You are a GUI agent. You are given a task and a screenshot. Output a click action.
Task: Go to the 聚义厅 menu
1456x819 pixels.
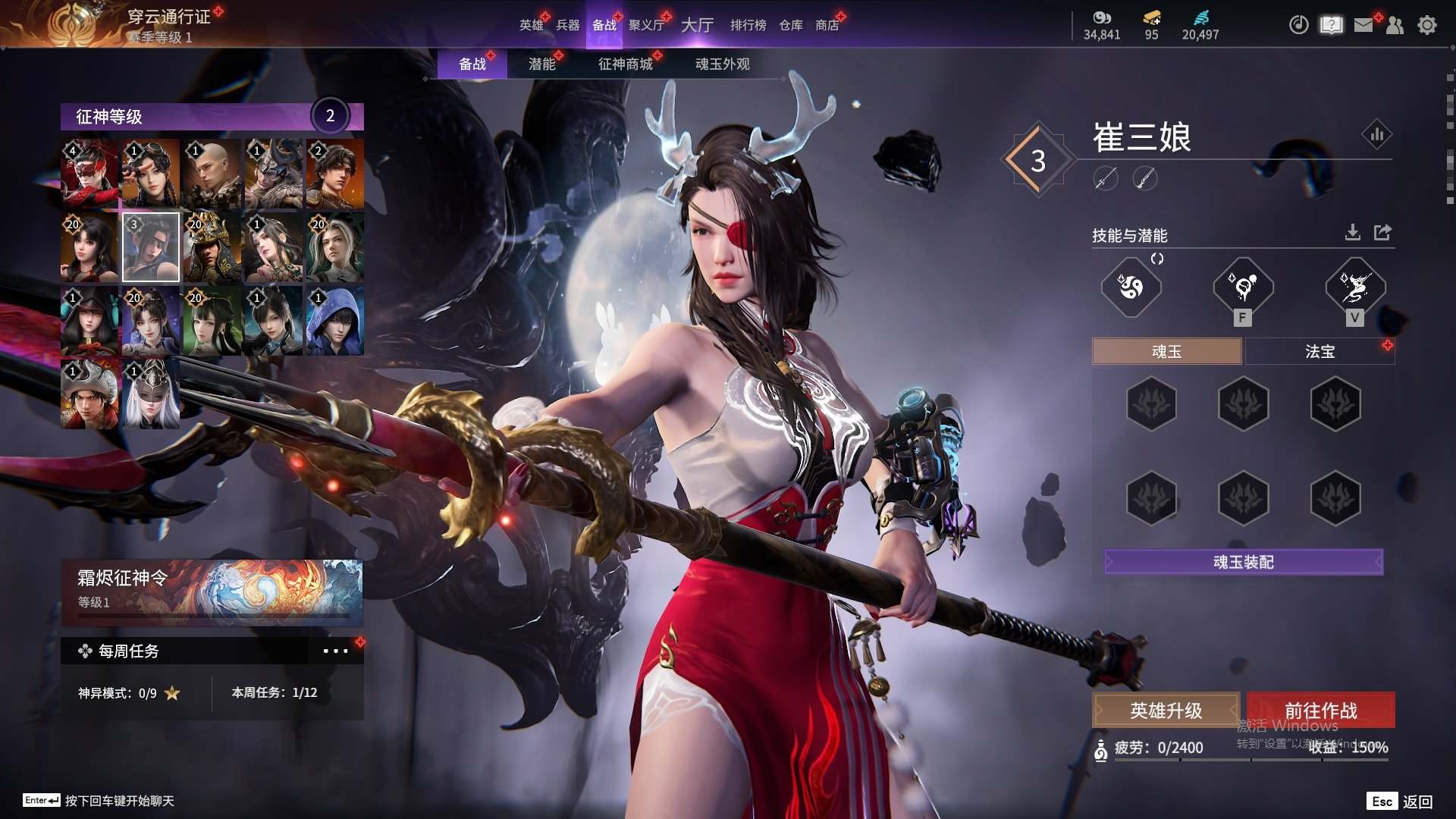pos(646,25)
